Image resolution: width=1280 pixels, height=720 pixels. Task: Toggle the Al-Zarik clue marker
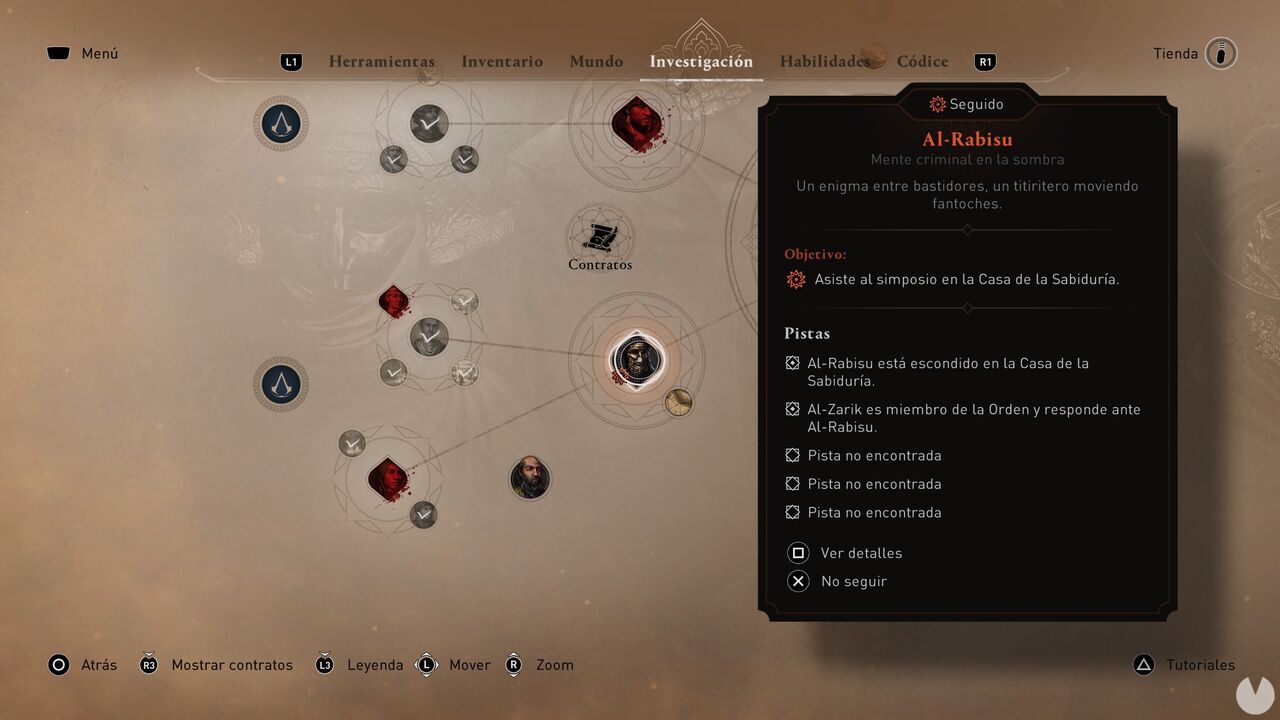pos(791,409)
